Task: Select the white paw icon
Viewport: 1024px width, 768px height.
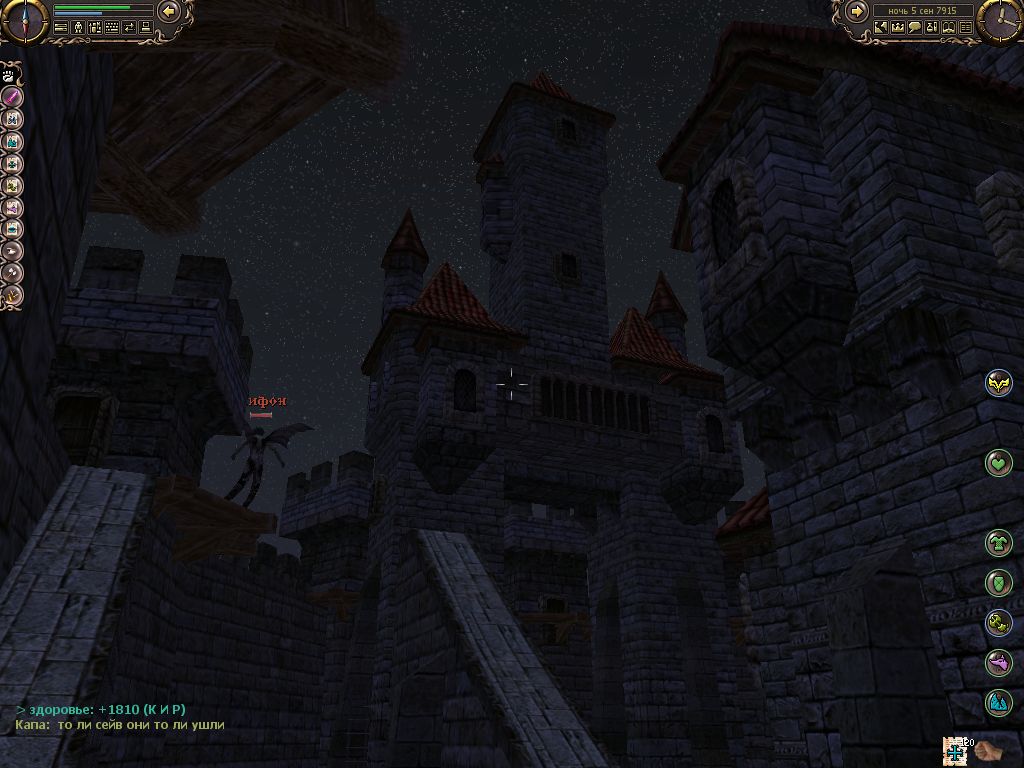Action: (8, 74)
